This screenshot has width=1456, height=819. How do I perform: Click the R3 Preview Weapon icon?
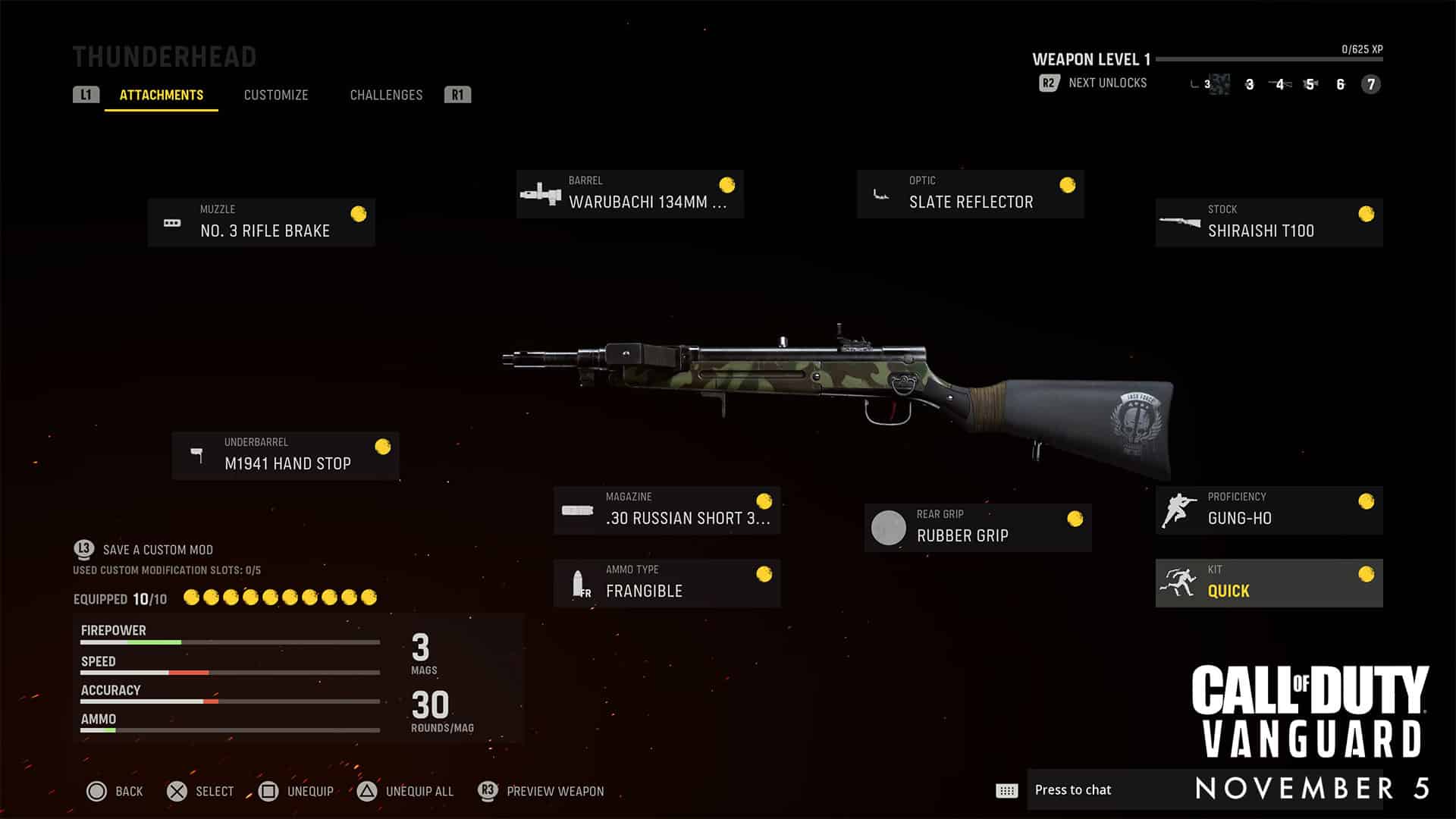[488, 791]
